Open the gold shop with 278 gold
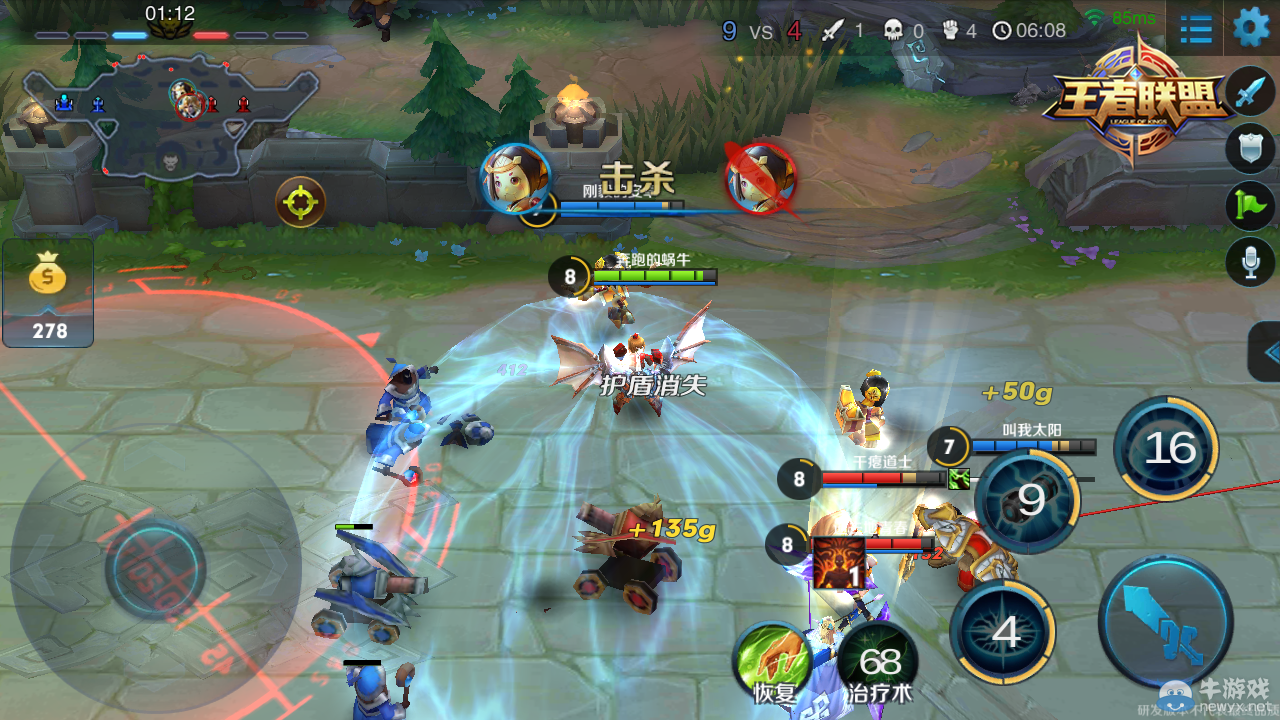Image resolution: width=1280 pixels, height=720 pixels. [48, 292]
